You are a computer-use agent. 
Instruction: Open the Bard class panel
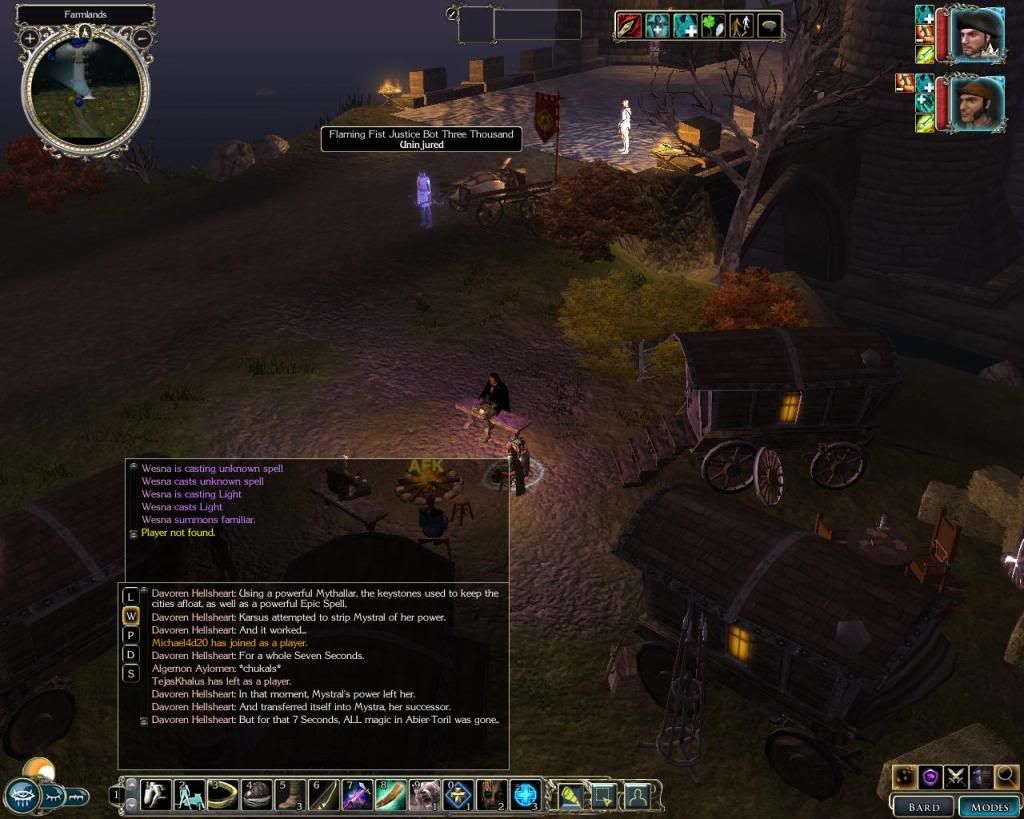(x=923, y=806)
